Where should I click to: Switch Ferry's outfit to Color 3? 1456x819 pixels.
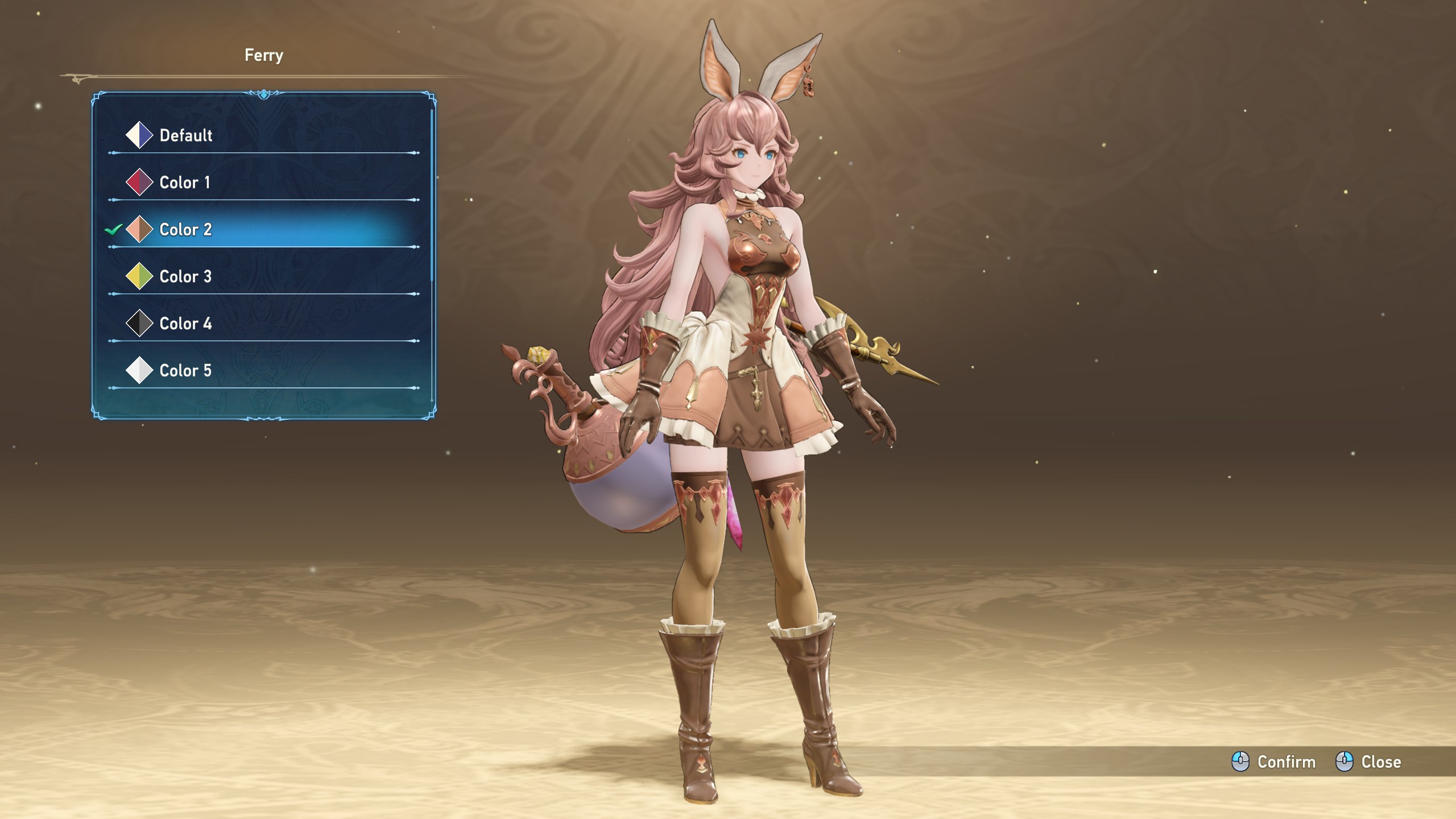pos(185,277)
